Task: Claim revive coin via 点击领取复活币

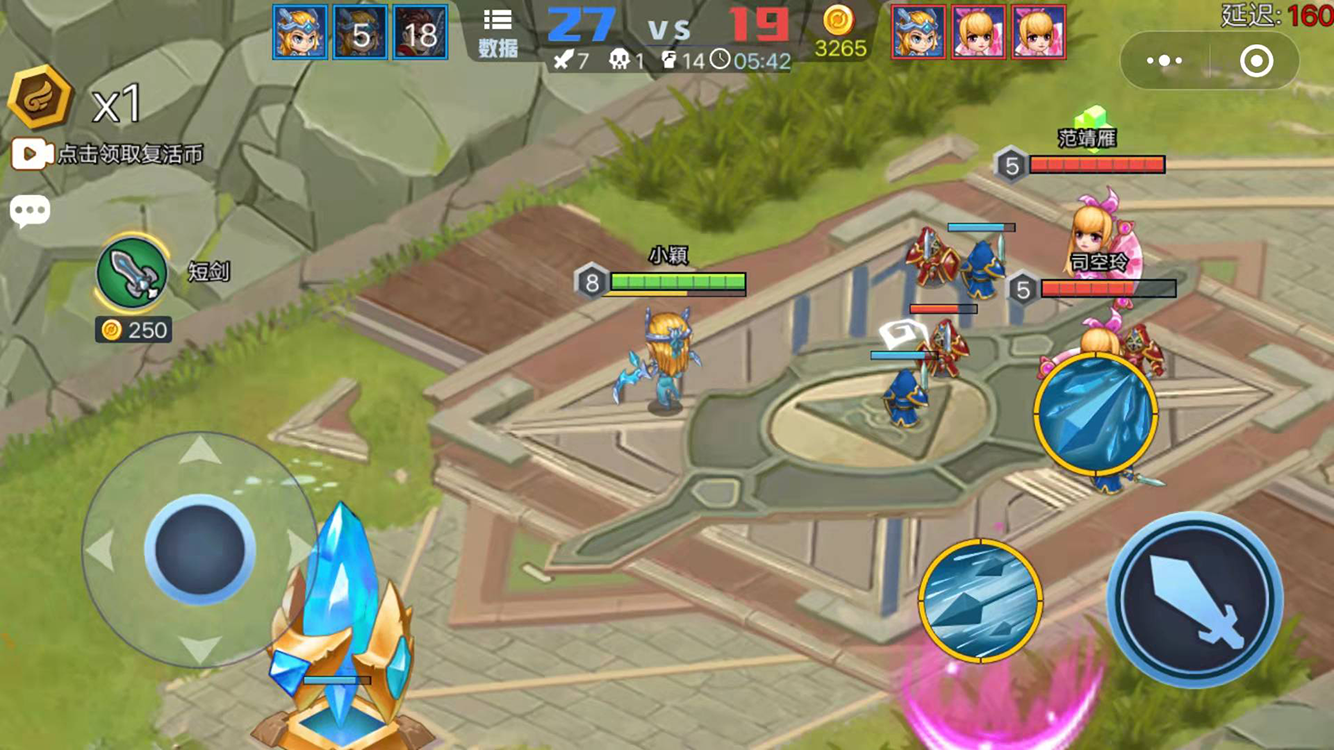Action: point(108,154)
